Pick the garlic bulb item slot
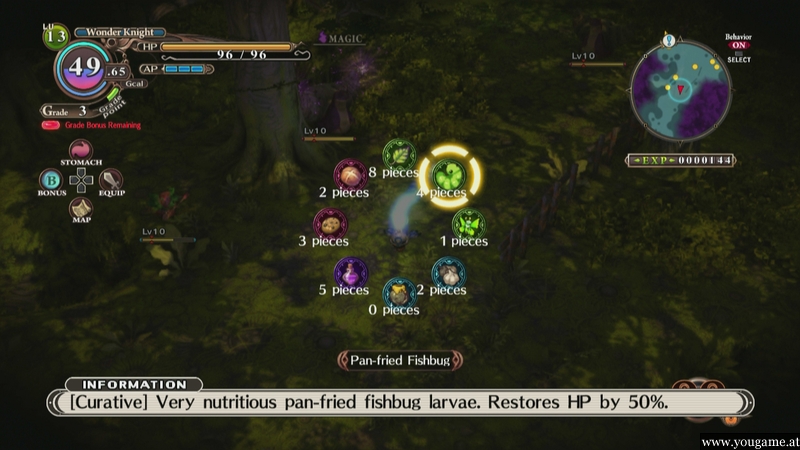800x450 pixels. tap(447, 272)
